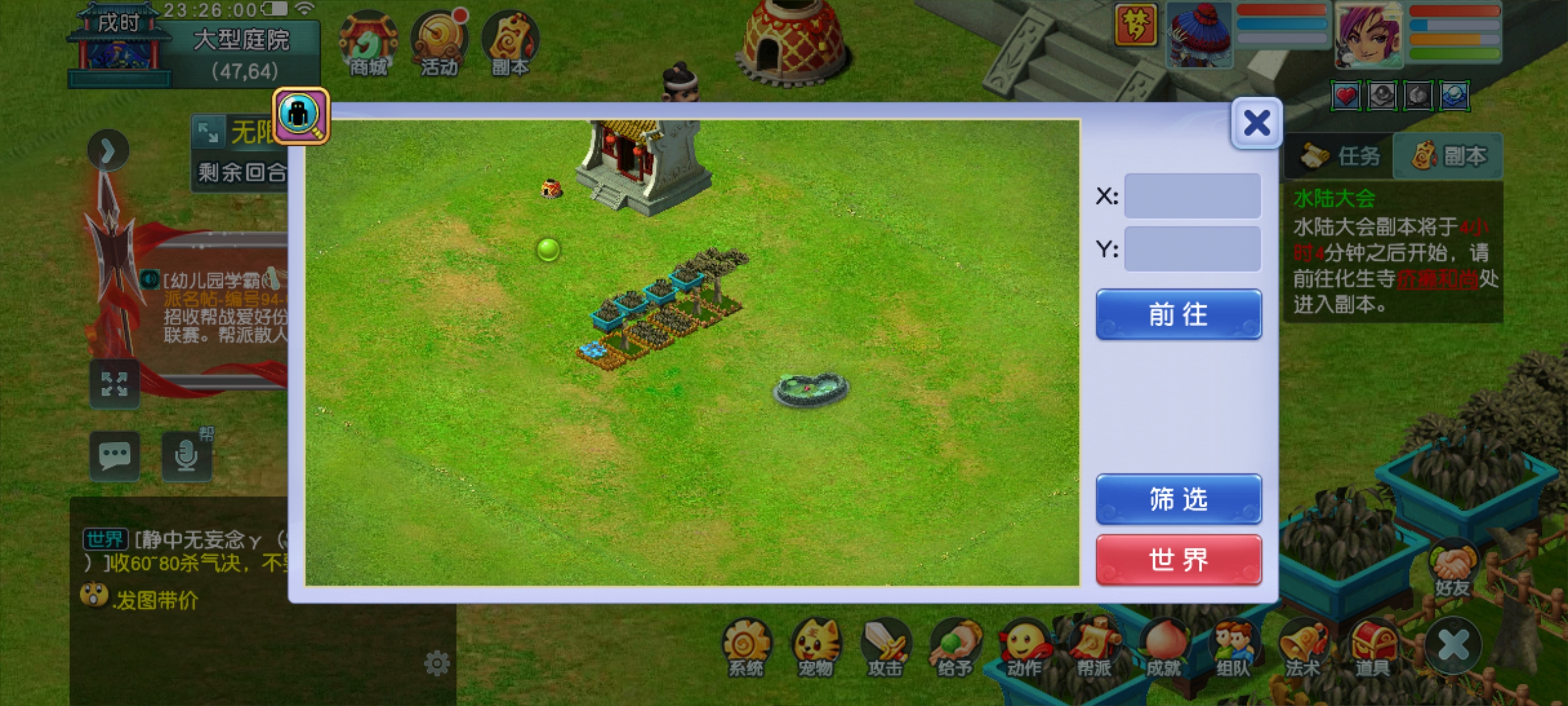Open the 宠物 pet menu
This screenshot has height=706, width=1568.
816,648
